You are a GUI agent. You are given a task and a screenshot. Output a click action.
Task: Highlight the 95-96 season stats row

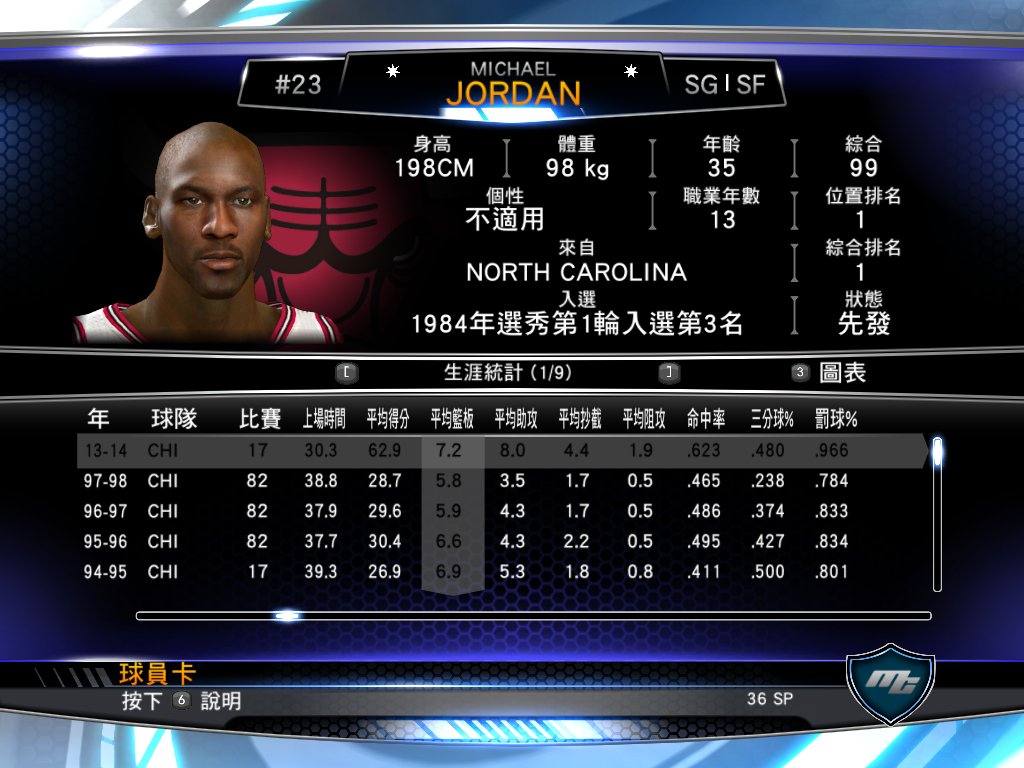(500, 541)
